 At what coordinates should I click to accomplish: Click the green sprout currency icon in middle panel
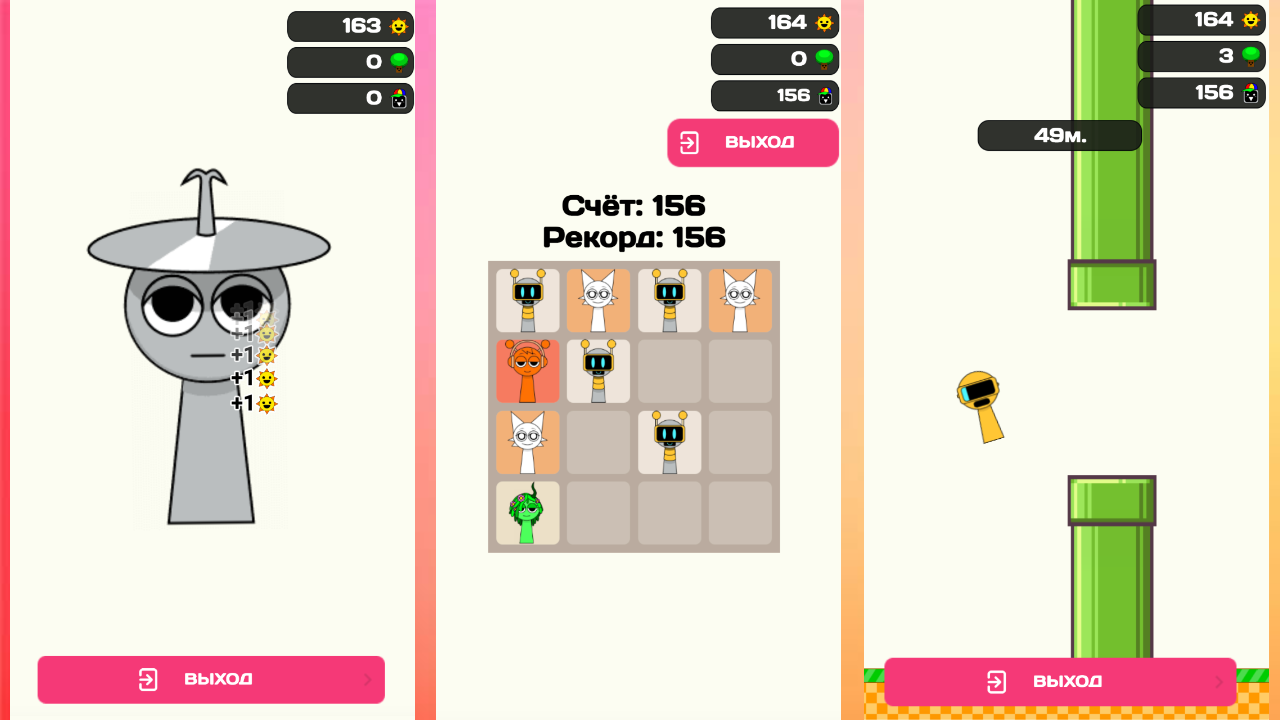pyautogui.click(x=822, y=59)
